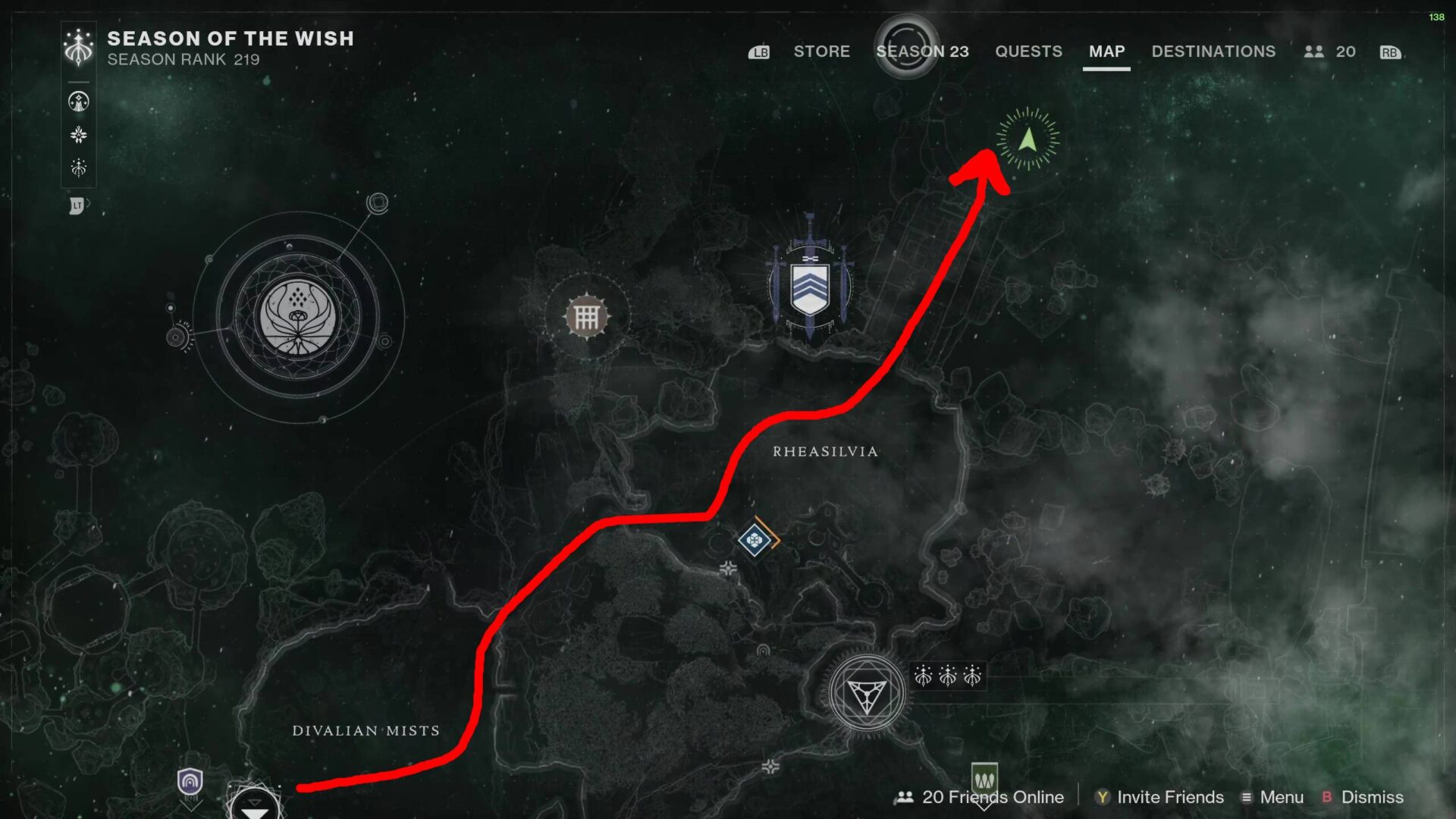The height and width of the screenshot is (819, 1456).
Task: Open the RB page navigation prompt
Action: [x=1389, y=52]
